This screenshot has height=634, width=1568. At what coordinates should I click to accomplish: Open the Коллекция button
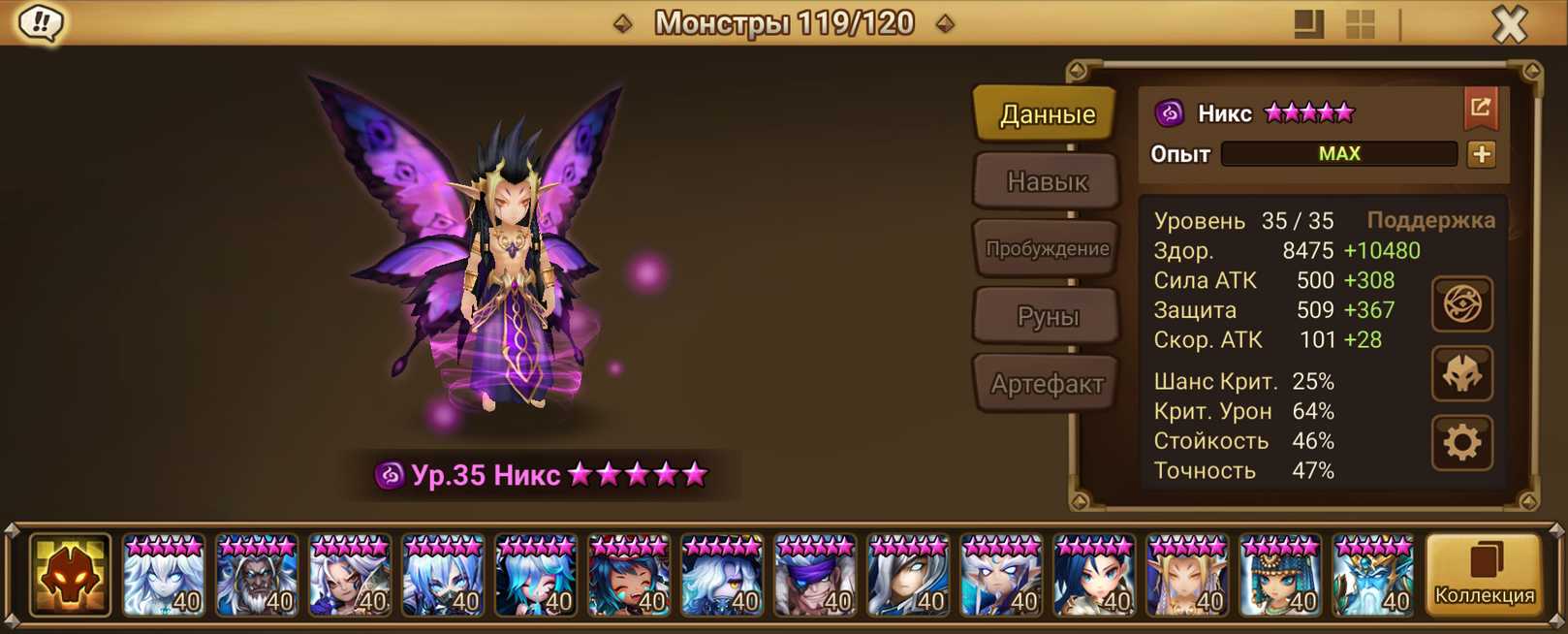click(x=1484, y=576)
